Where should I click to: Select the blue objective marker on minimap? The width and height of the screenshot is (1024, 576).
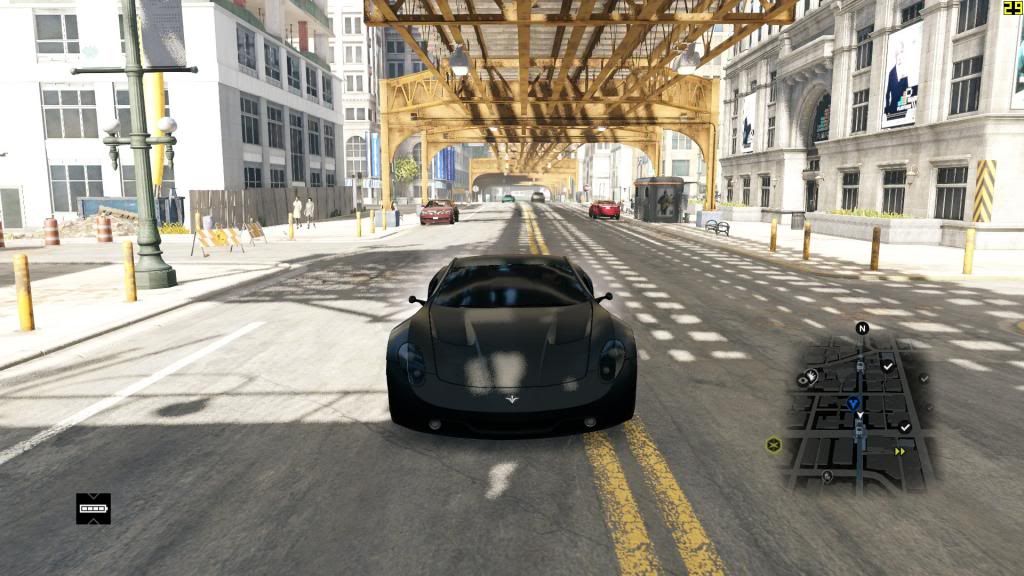pyautogui.click(x=853, y=403)
